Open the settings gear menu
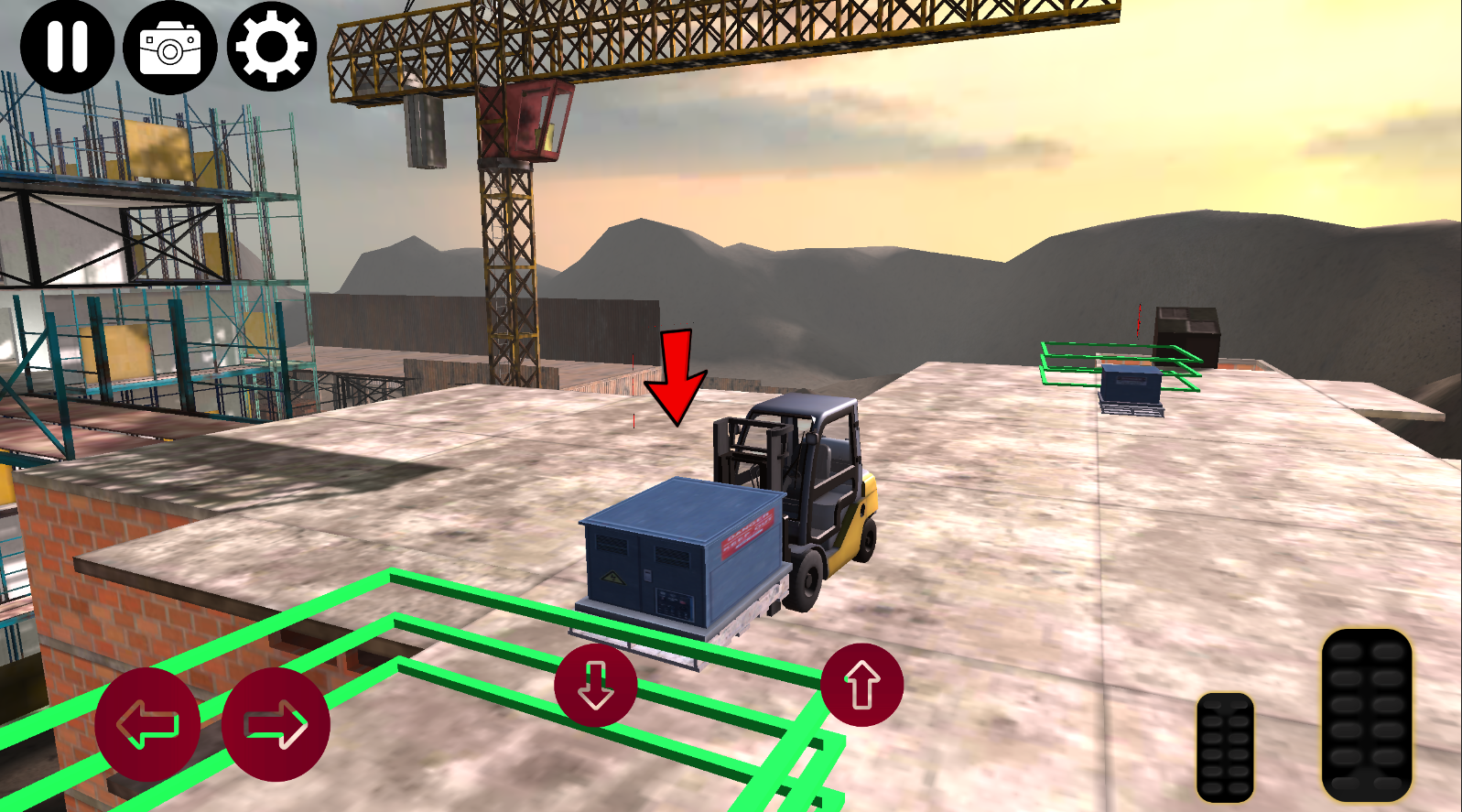This screenshot has width=1462, height=812. (x=270, y=48)
